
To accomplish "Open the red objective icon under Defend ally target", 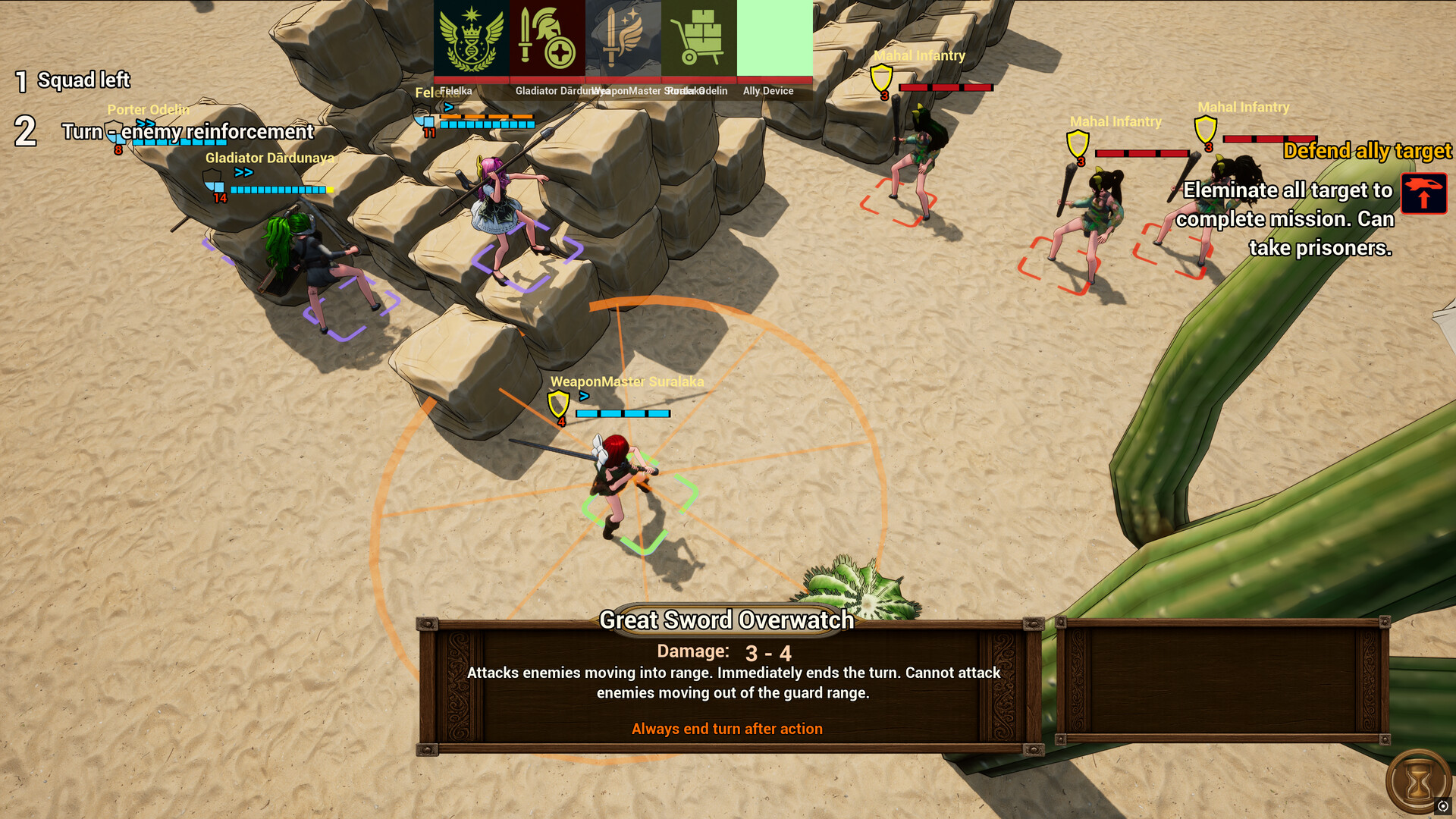I will [x=1423, y=193].
